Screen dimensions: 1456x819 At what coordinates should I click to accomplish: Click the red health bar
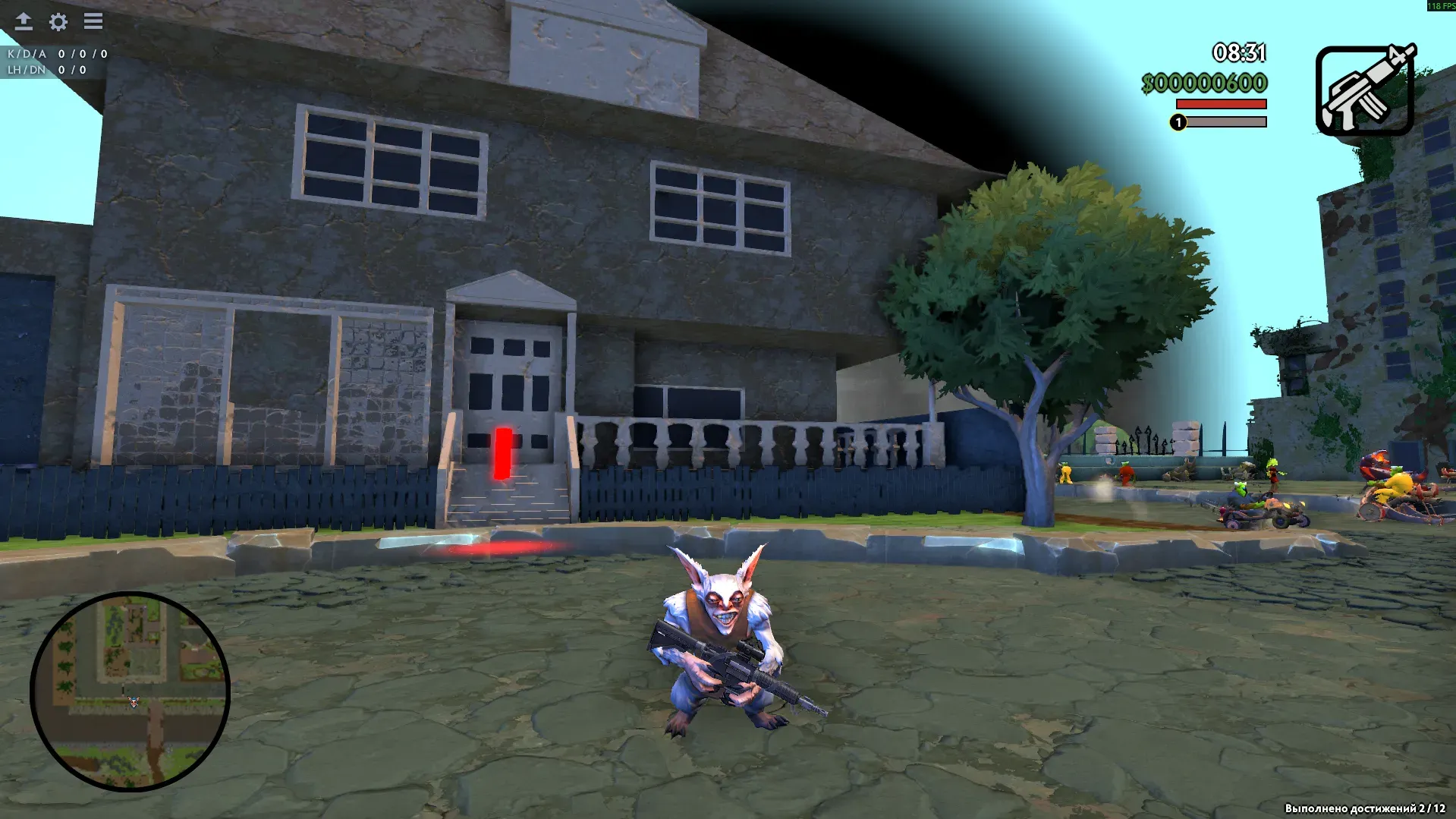(x=1220, y=104)
